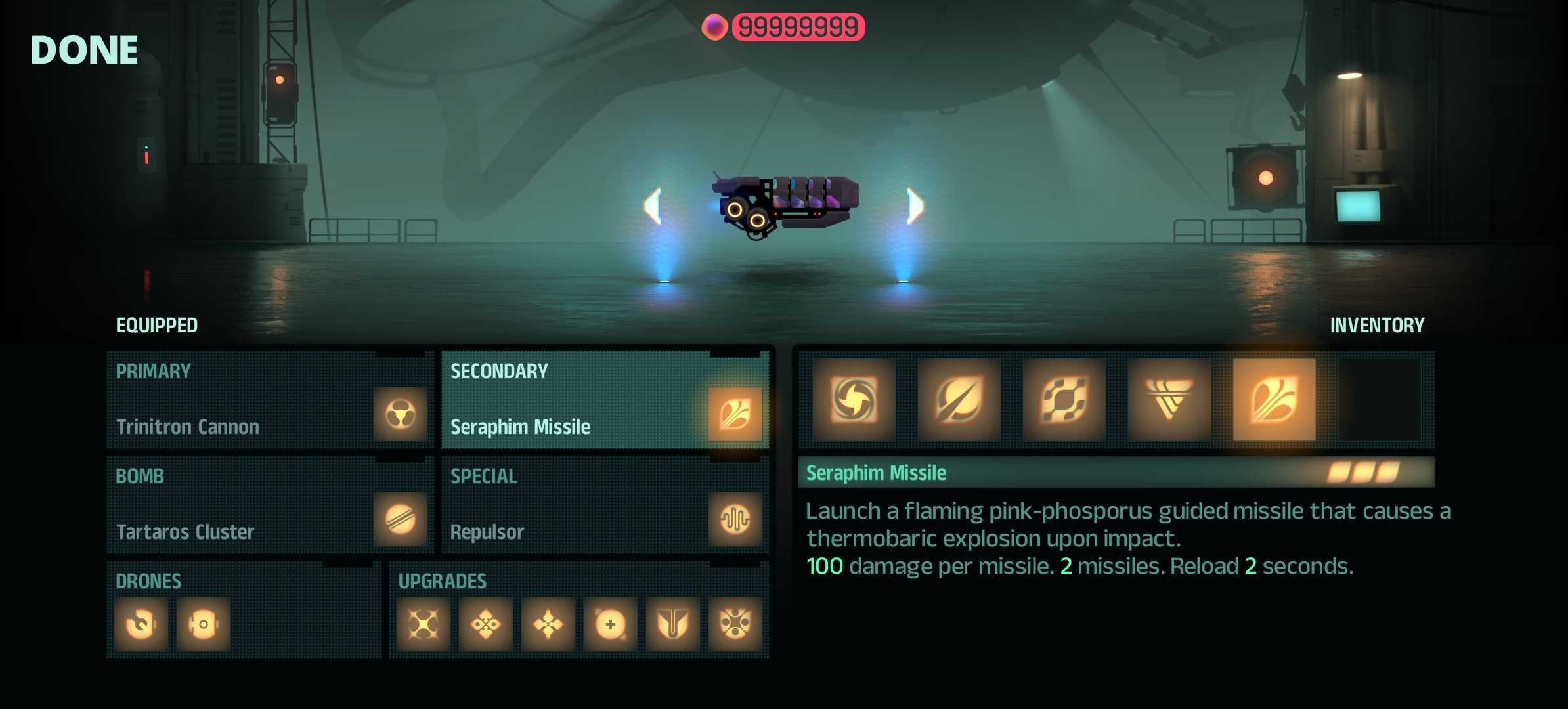
Task: Select the previous ship with left arrow
Action: coord(653,206)
